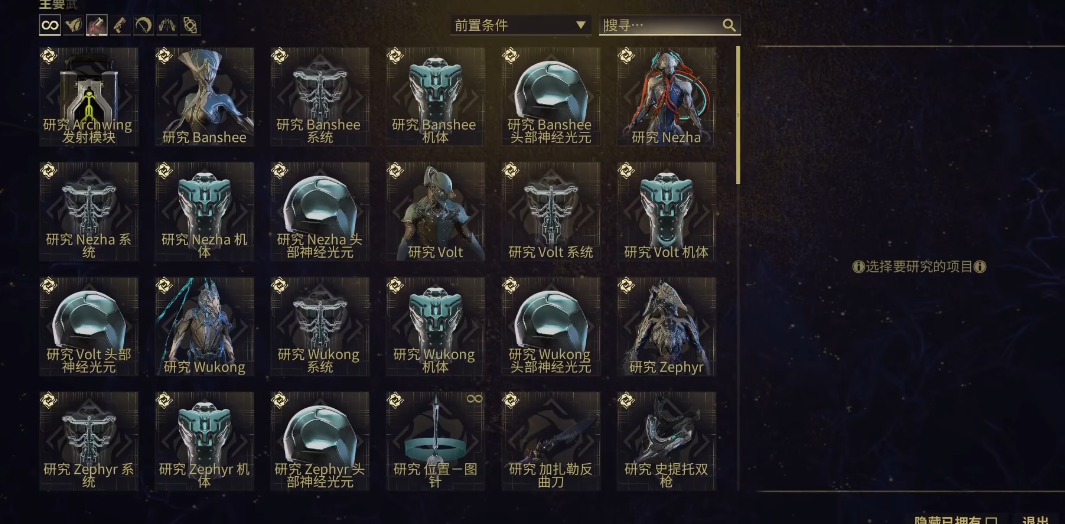Viewport: 1065px width, 524px height.
Task: Choose the 研究 Archwing 发射模块 tile
Action: click(x=89, y=97)
